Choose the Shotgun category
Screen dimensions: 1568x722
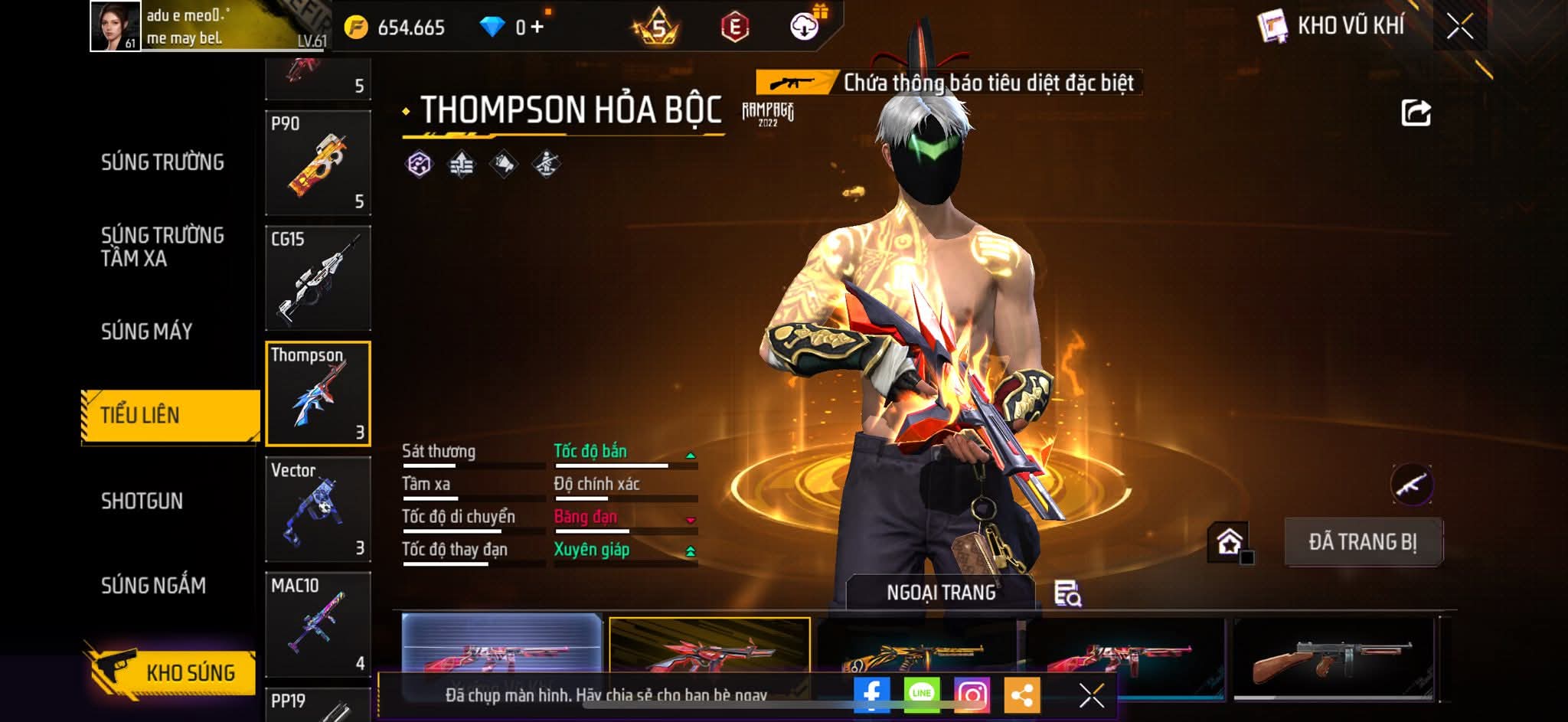coord(142,501)
